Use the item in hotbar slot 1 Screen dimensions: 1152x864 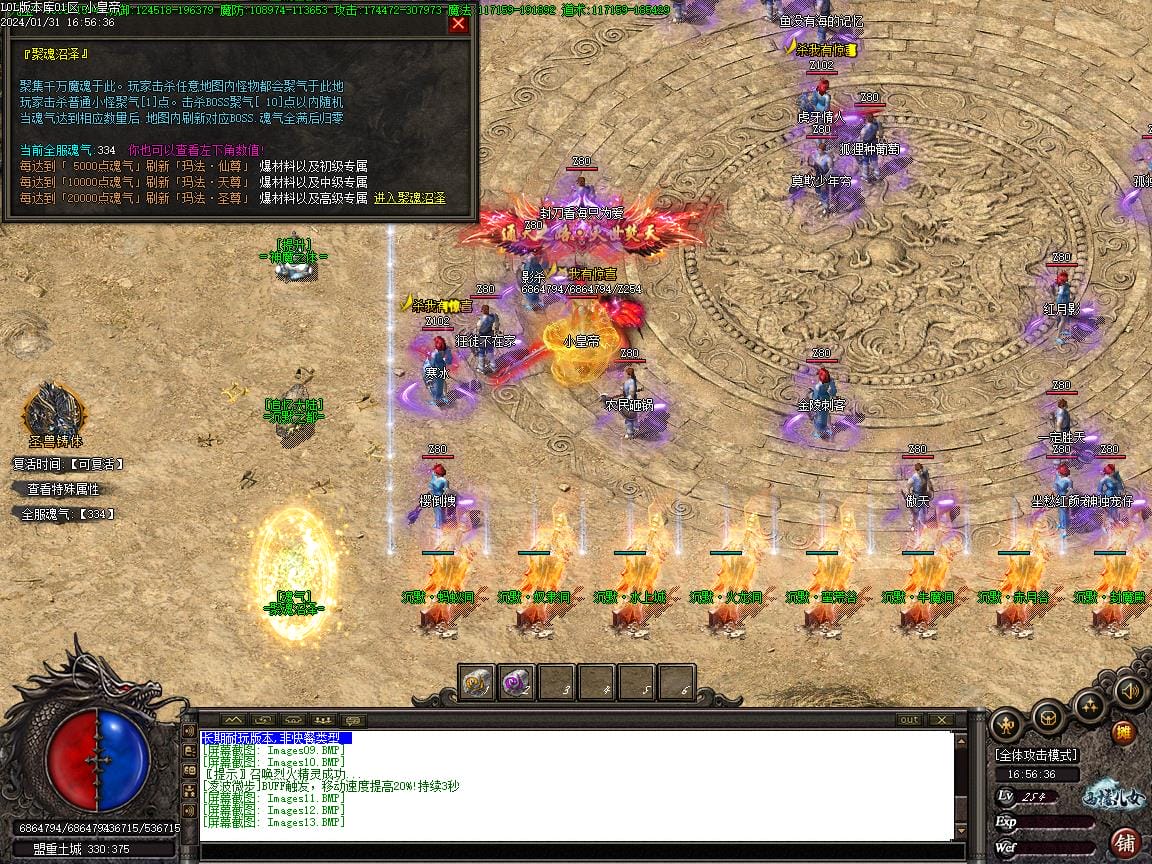pos(477,682)
